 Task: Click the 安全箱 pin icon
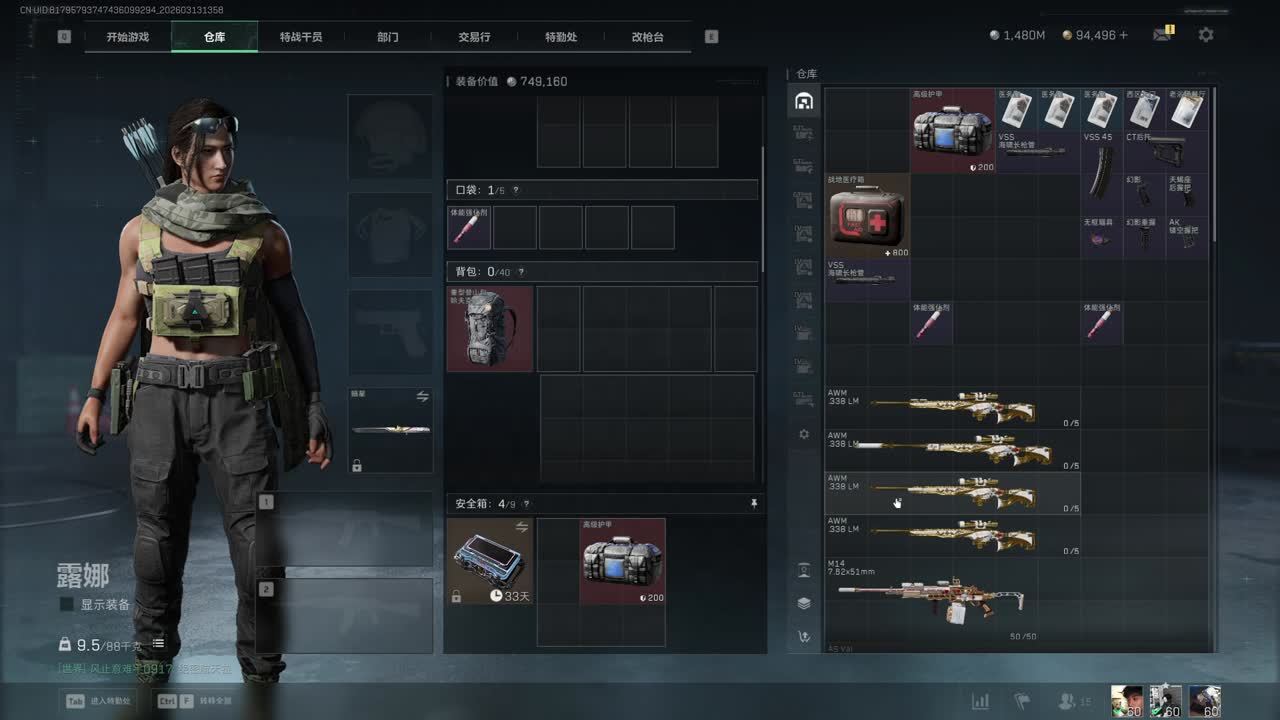(x=754, y=505)
